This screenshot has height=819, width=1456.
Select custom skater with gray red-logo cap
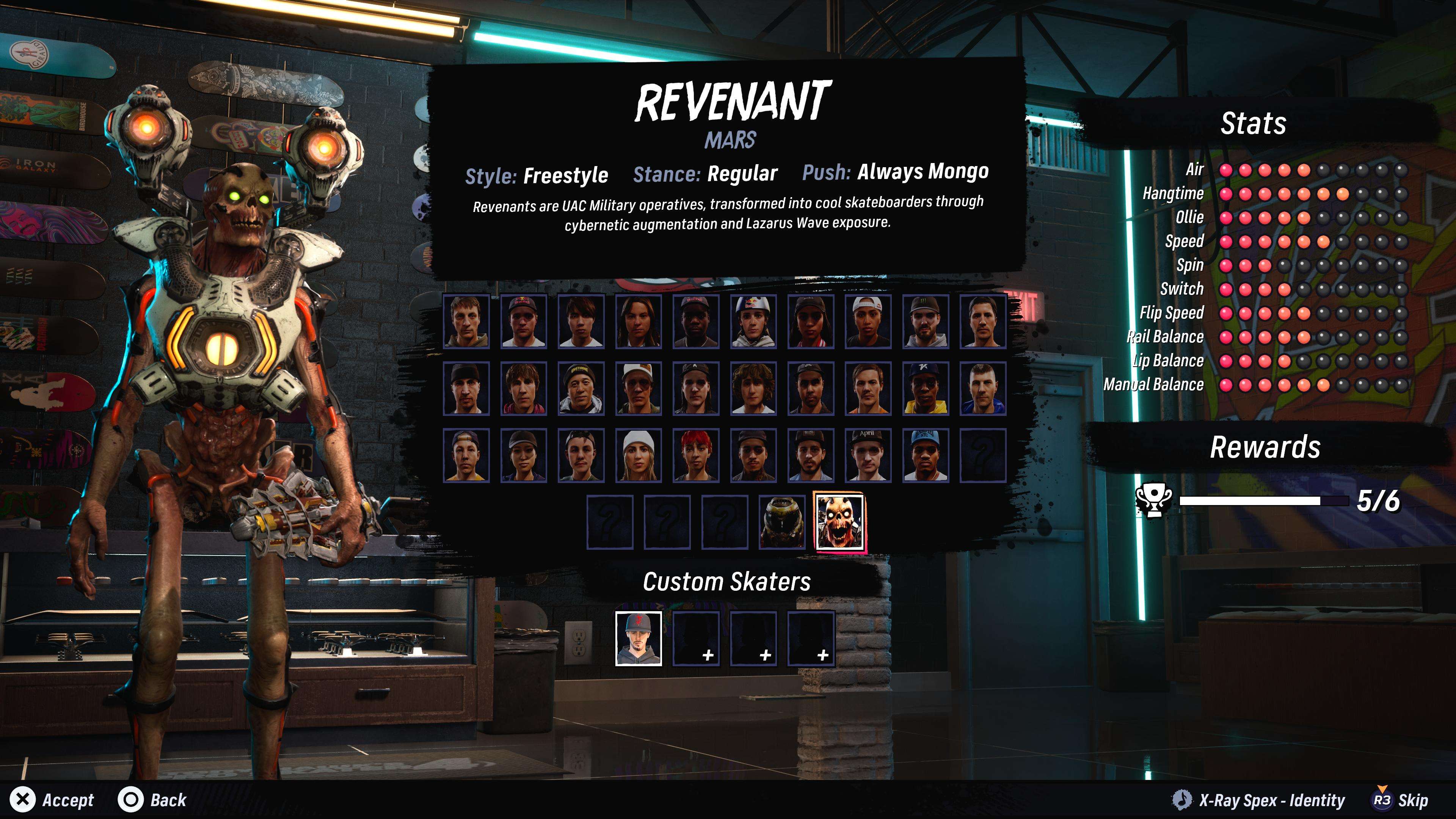click(638, 638)
